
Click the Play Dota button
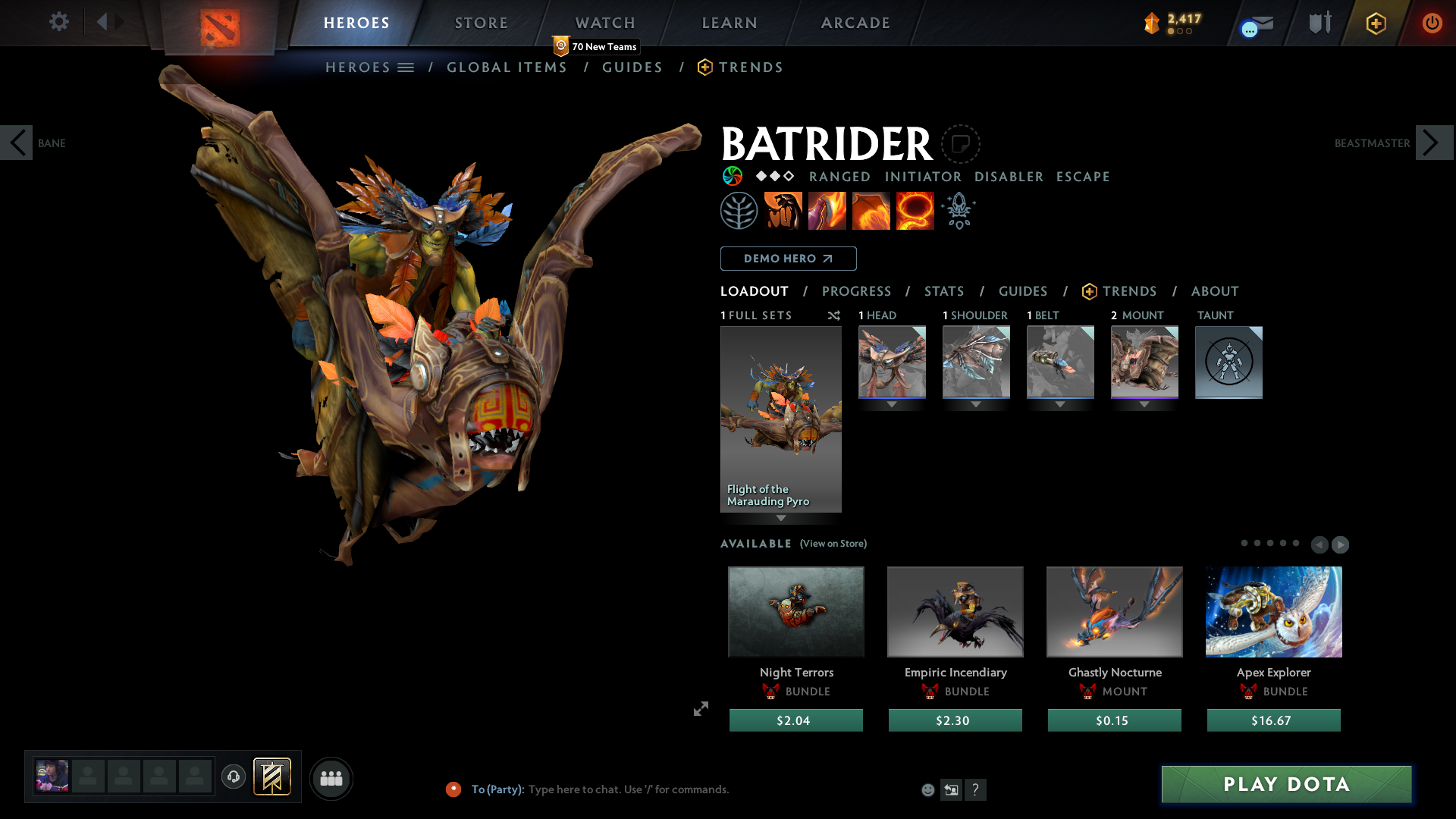(1286, 784)
